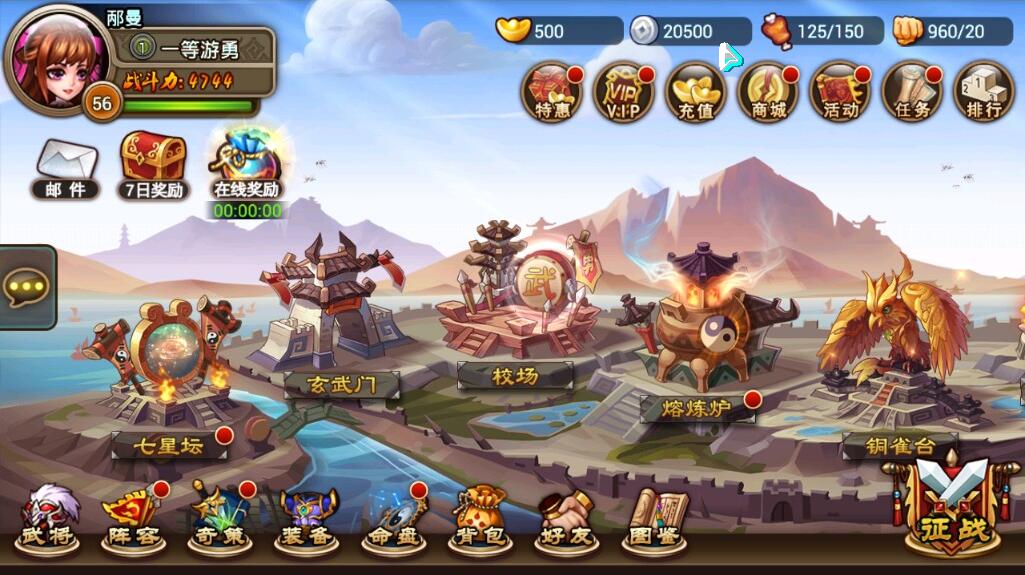Collect the 在线奖励 online reward
The height and width of the screenshot is (575, 1025).
pyautogui.click(x=247, y=164)
